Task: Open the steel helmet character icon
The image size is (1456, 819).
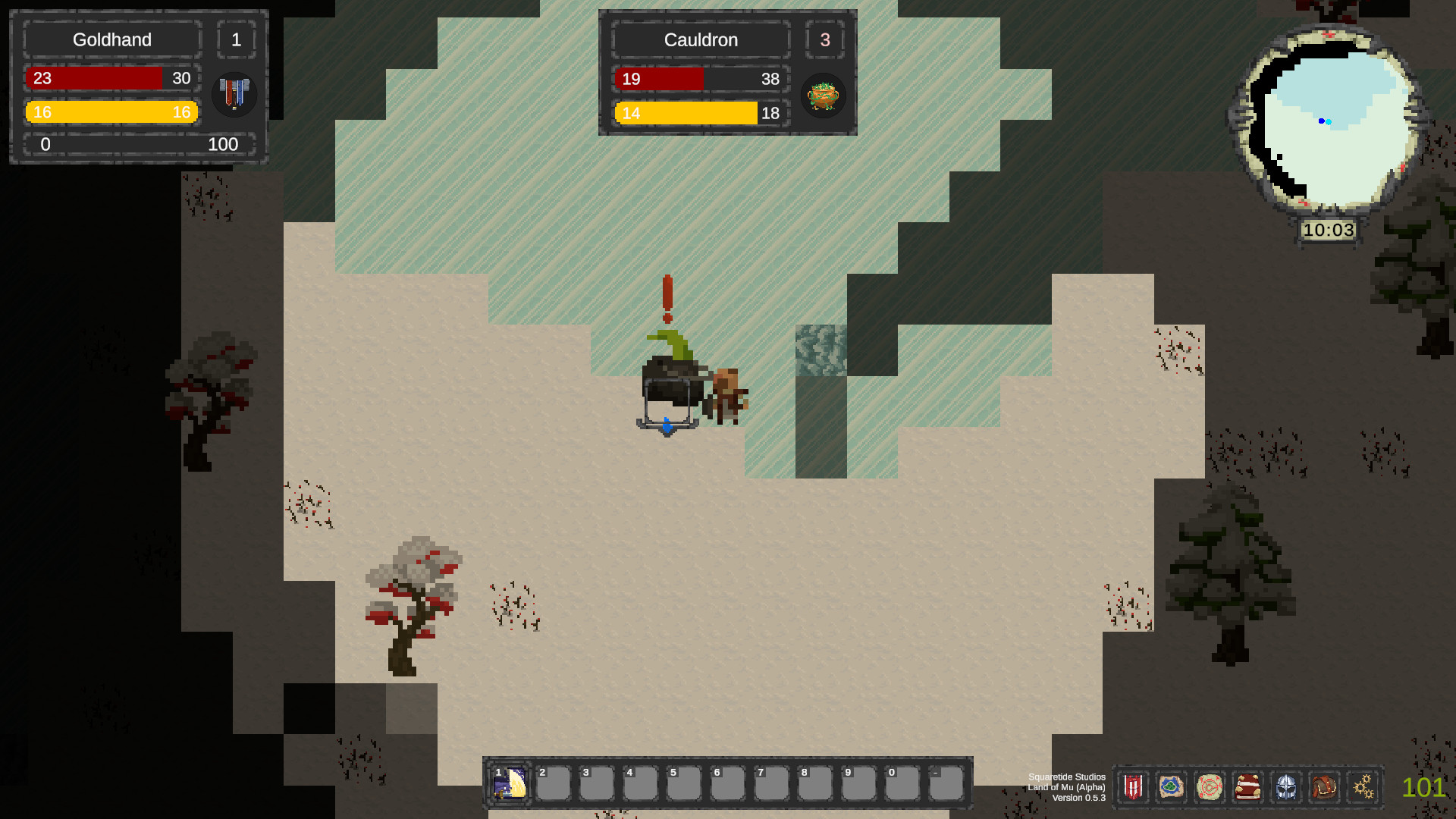Action: (x=1286, y=787)
